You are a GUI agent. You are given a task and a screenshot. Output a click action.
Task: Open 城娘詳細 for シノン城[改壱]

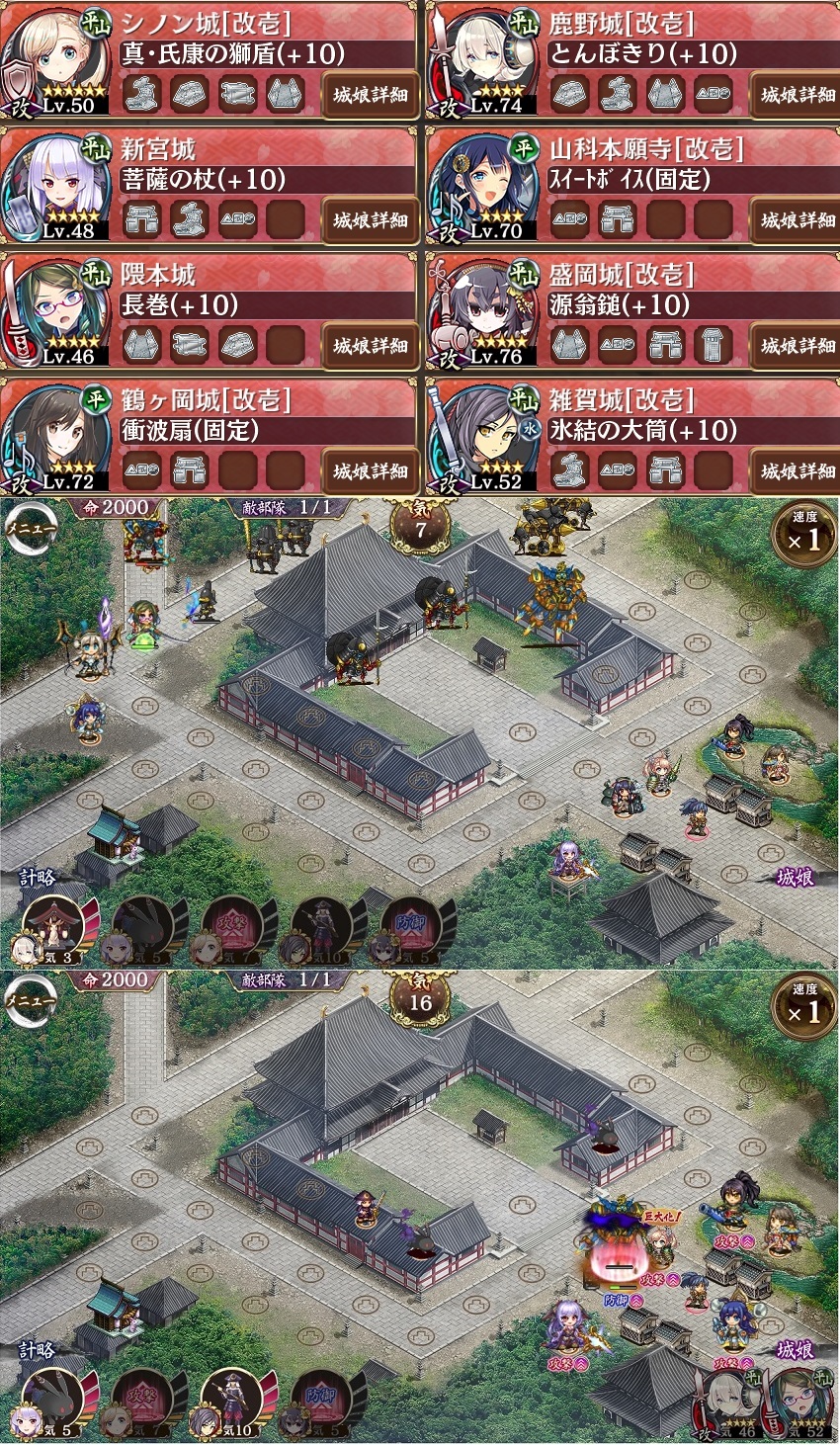click(370, 96)
